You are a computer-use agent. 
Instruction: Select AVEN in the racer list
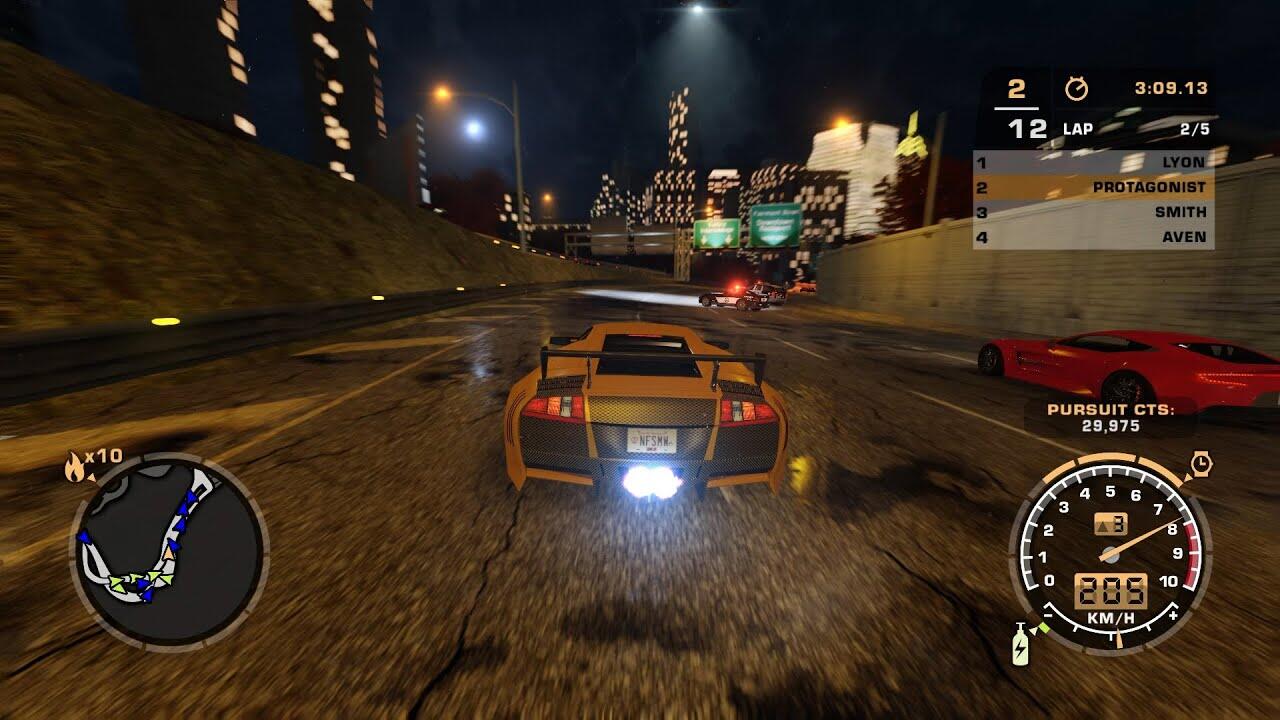coord(1093,237)
